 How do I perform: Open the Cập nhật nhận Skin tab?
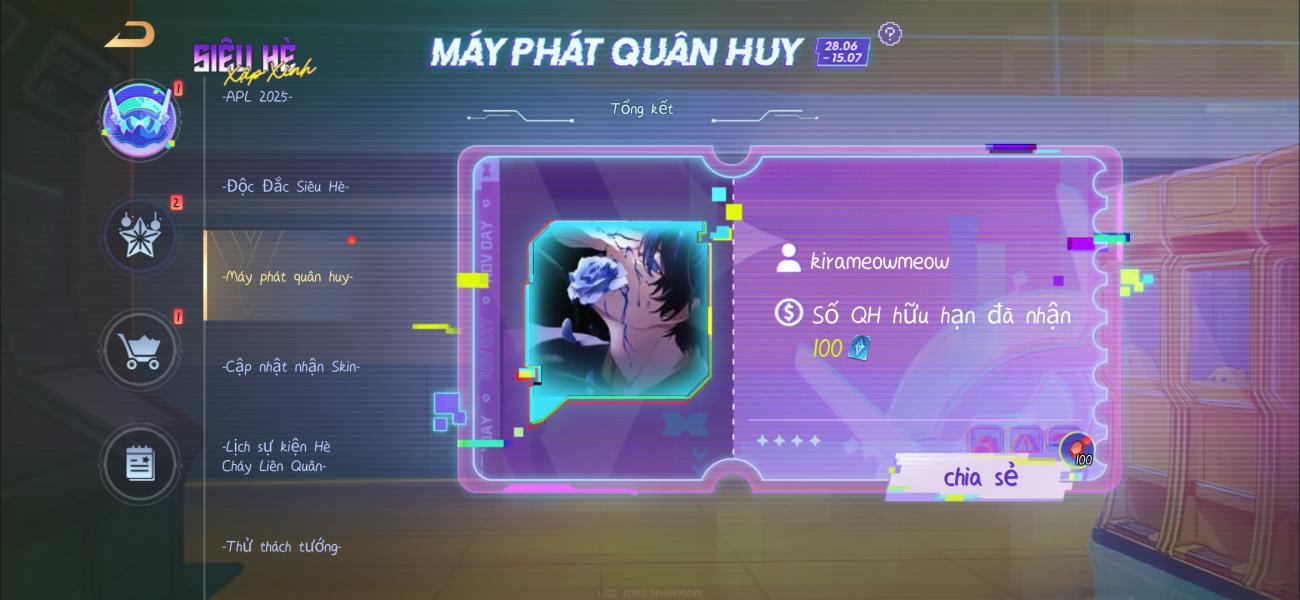291,366
